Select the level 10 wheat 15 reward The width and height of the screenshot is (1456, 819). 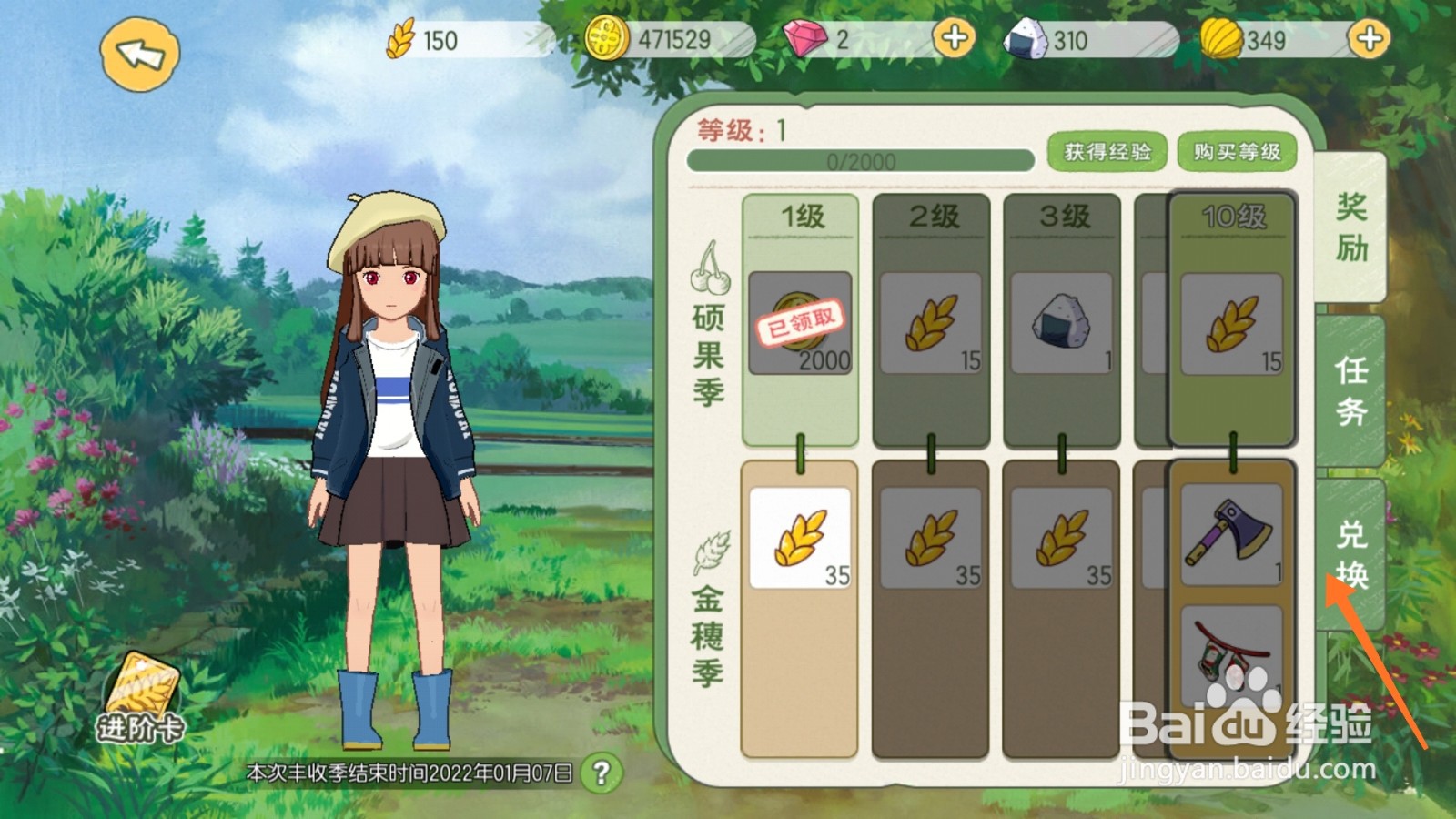(1231, 325)
